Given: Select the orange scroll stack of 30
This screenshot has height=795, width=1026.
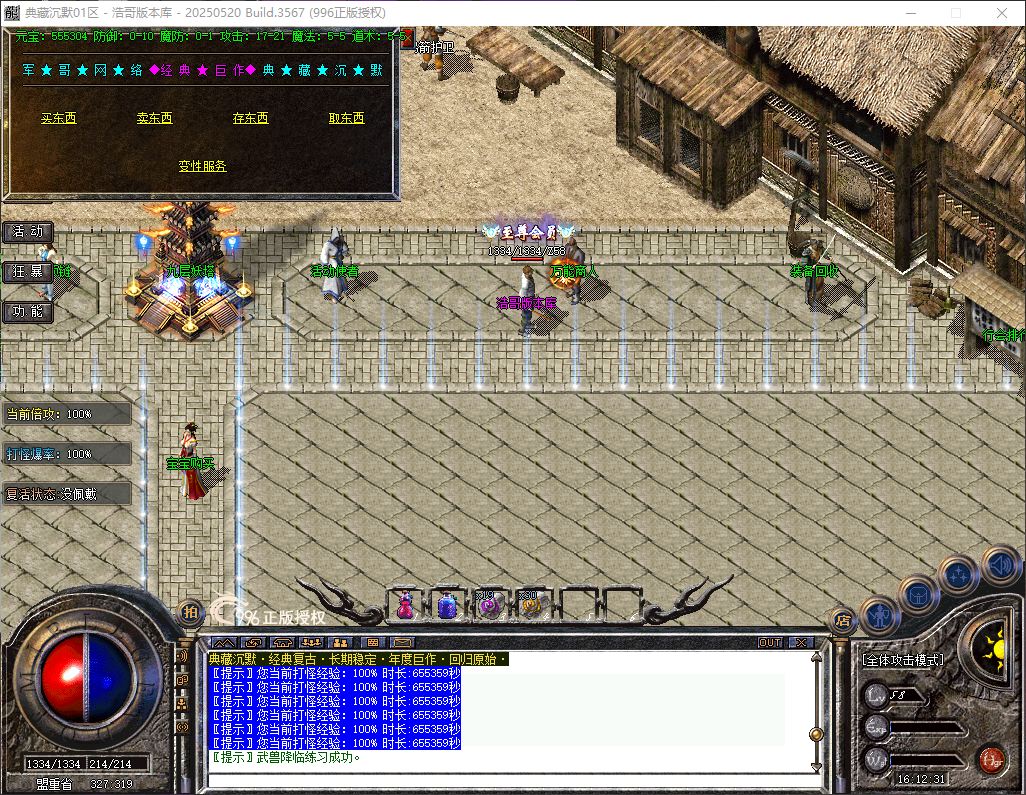Looking at the screenshot, I should point(528,605).
